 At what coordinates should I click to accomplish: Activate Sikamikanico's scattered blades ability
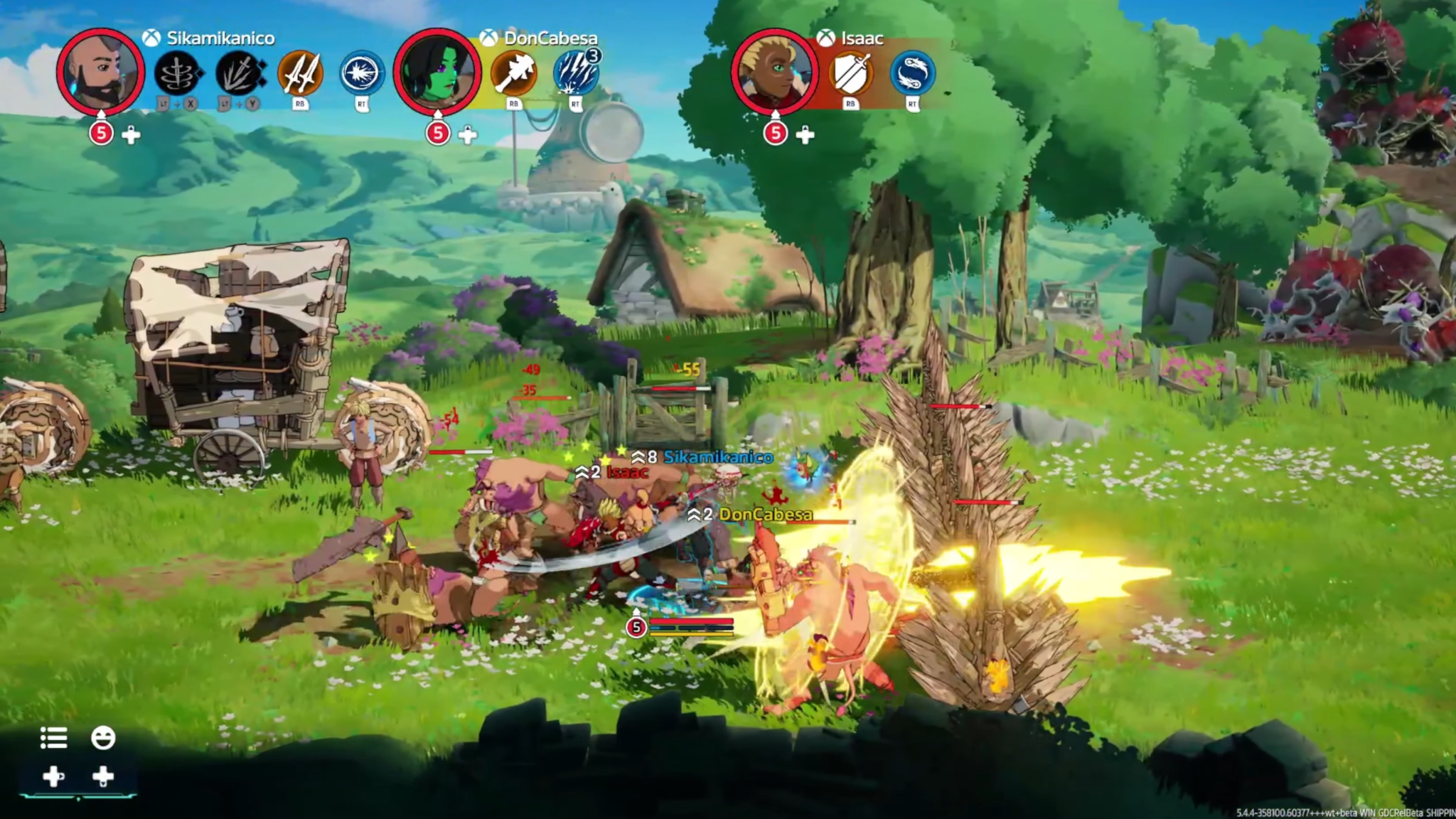click(240, 73)
